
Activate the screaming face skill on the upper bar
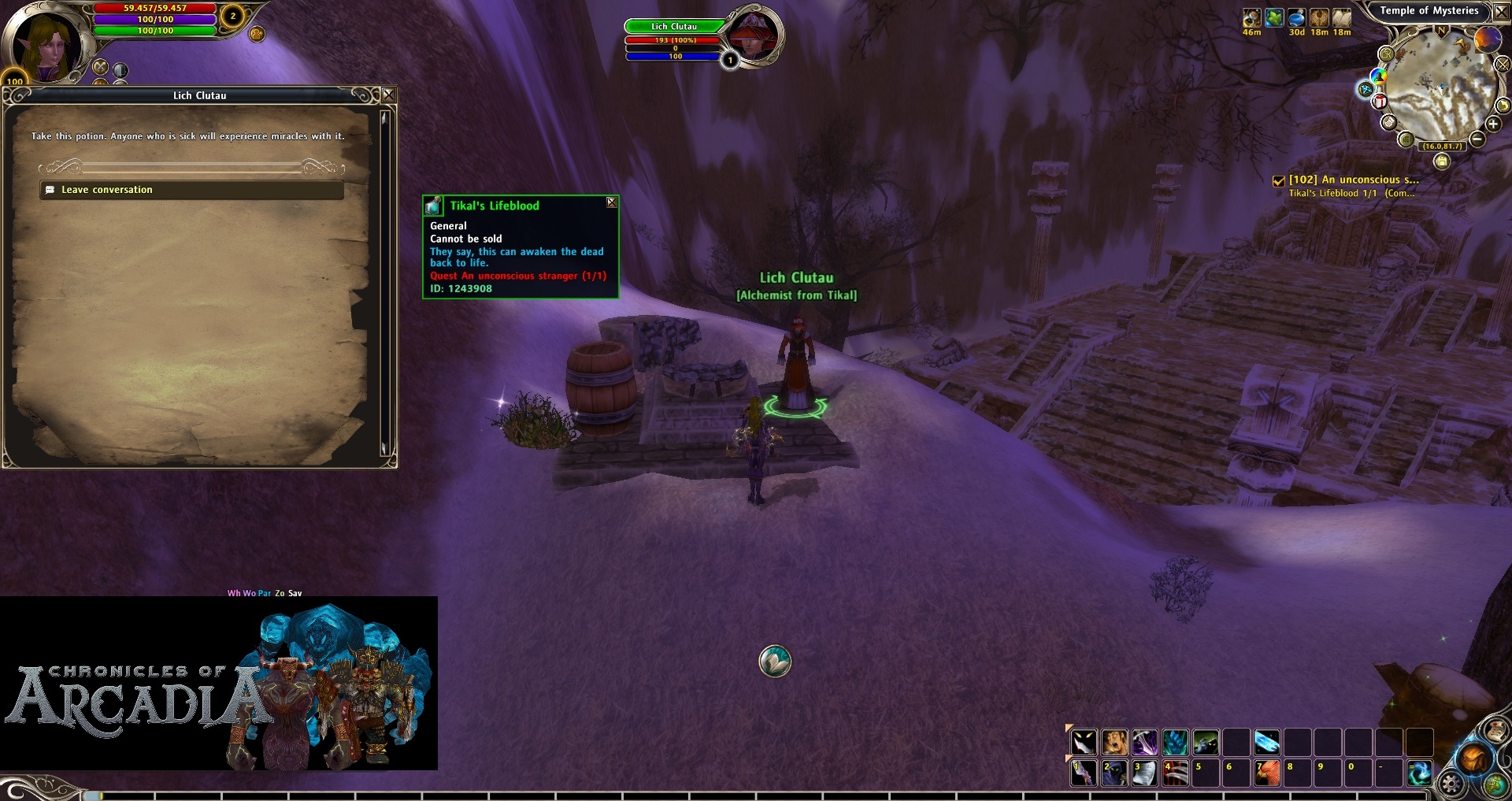click(x=1114, y=742)
